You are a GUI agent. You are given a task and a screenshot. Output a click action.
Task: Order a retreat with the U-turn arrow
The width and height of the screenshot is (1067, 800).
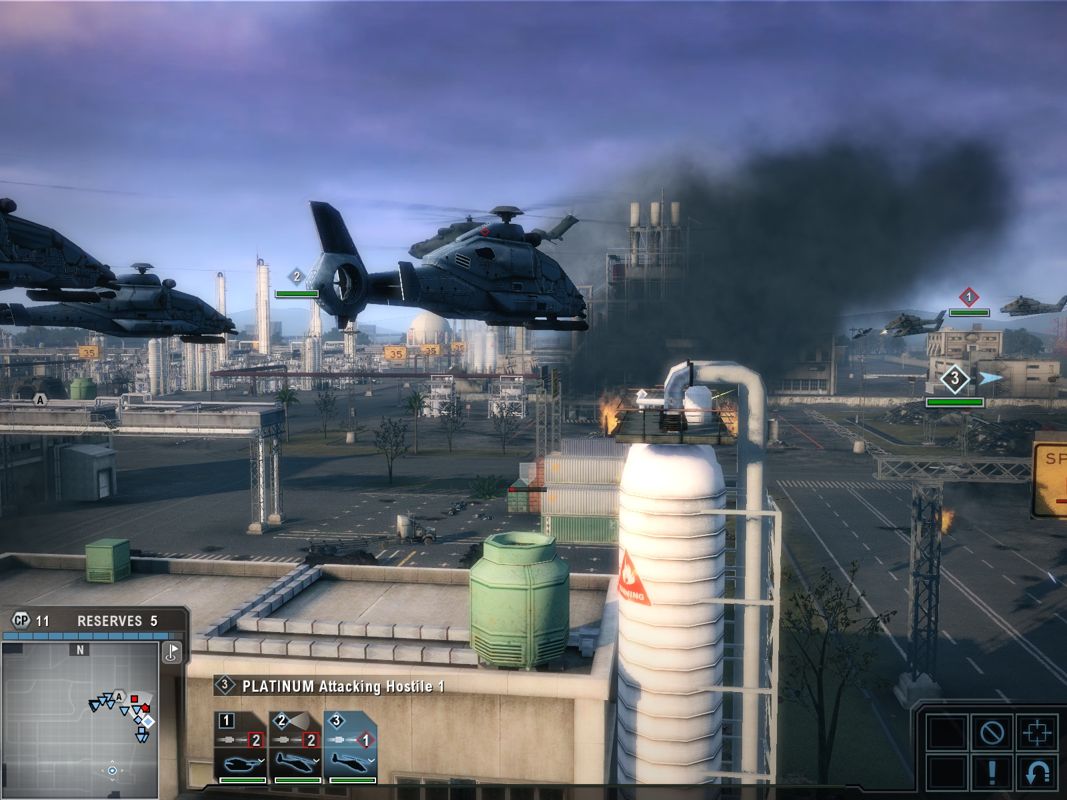click(x=1037, y=773)
